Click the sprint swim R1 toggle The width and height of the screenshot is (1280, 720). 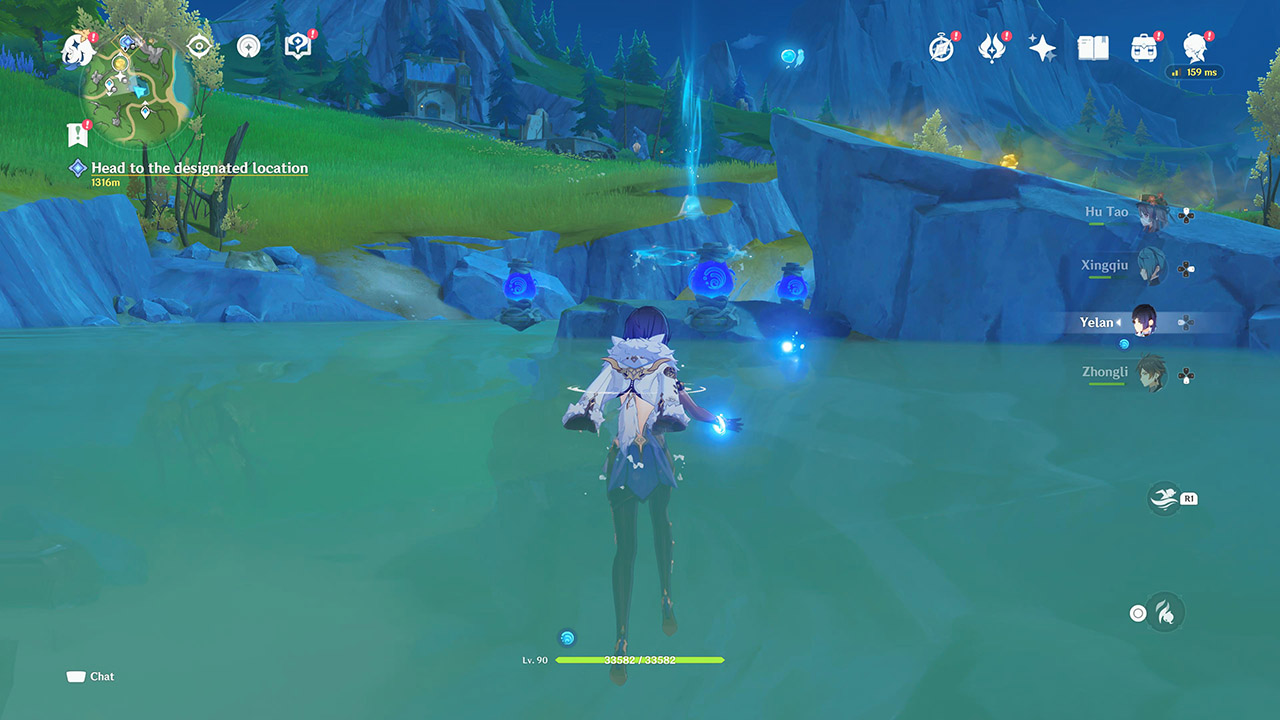(1166, 498)
